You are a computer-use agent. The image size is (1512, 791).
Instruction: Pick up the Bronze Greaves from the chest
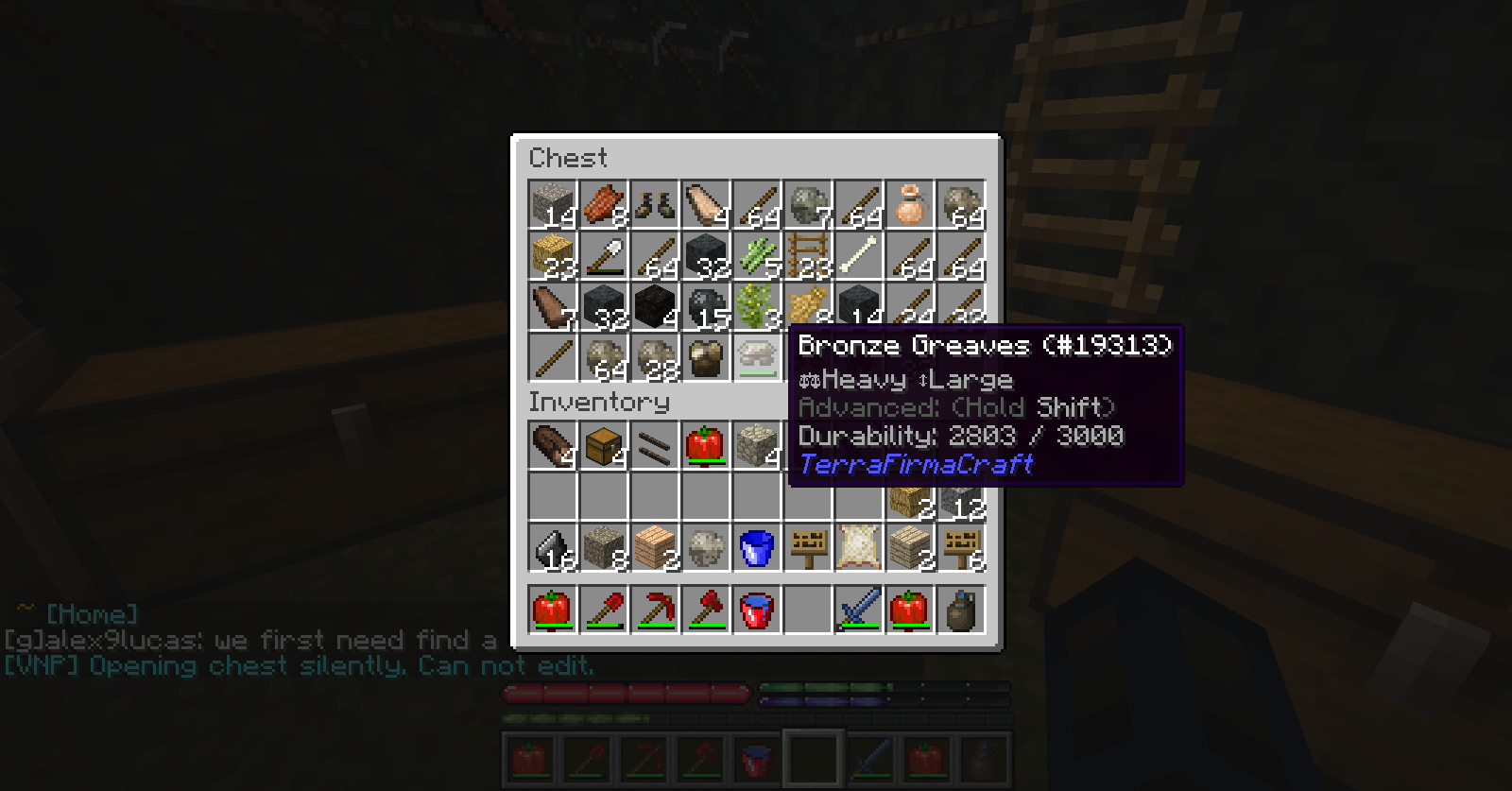757,358
